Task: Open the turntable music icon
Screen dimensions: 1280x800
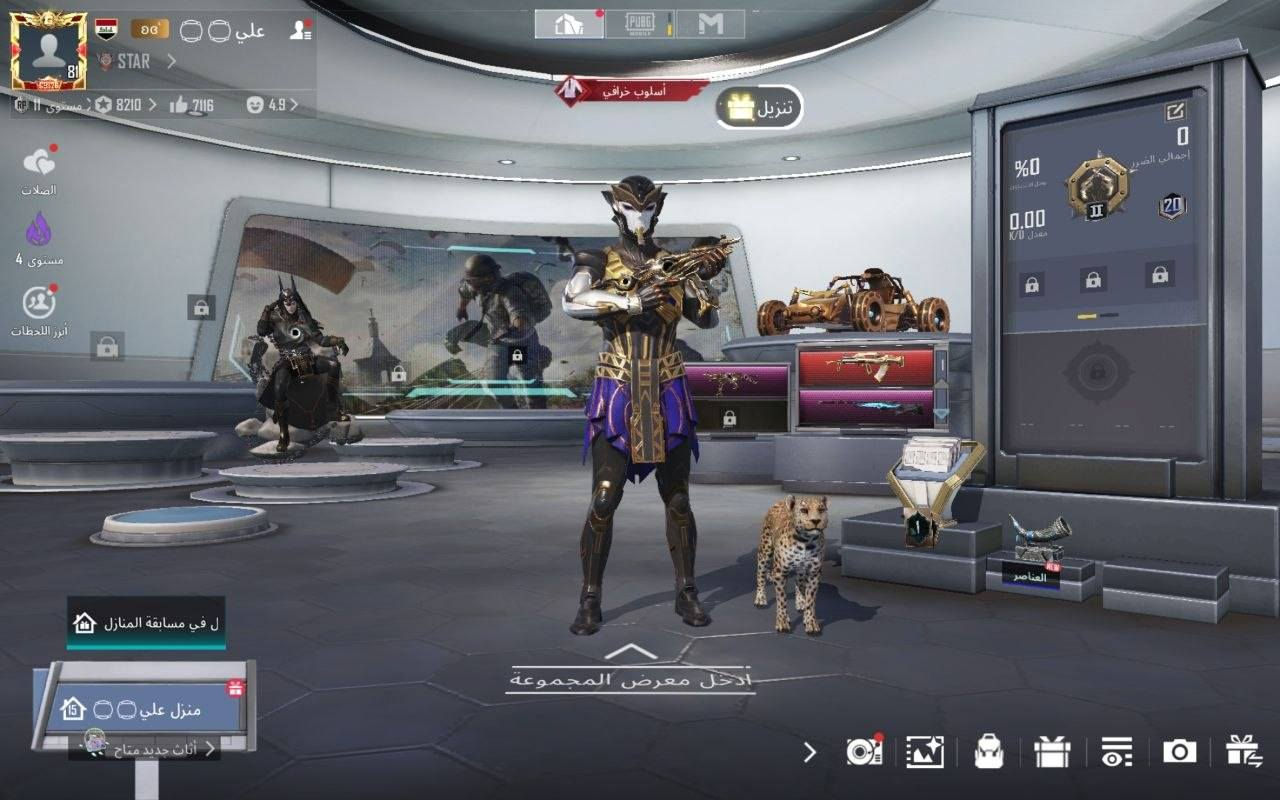Action: point(862,752)
